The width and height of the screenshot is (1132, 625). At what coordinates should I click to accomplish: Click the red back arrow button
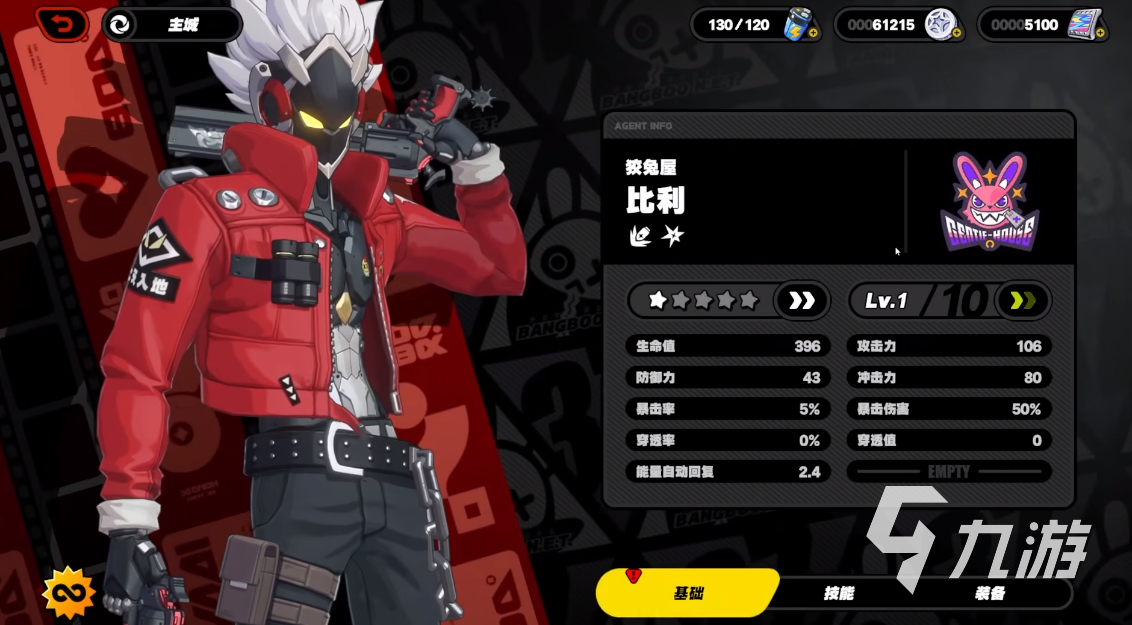coord(62,24)
